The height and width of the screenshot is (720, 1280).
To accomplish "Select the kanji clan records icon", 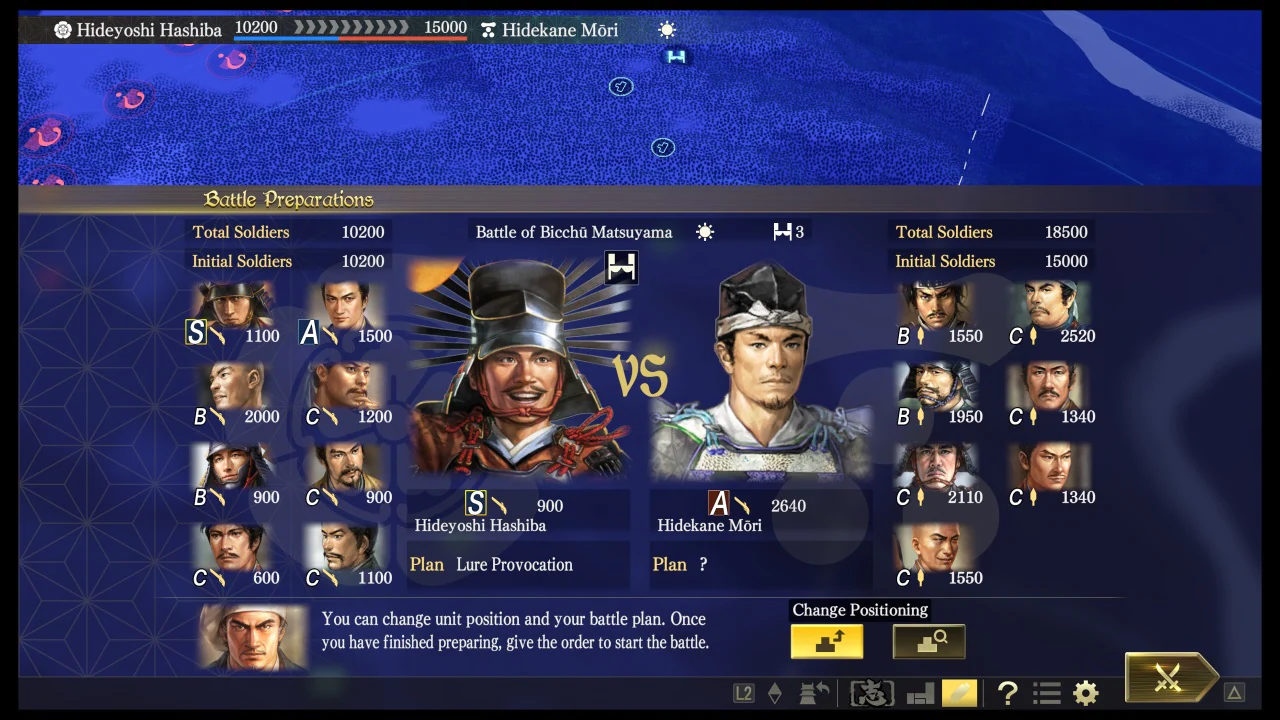I will [871, 693].
